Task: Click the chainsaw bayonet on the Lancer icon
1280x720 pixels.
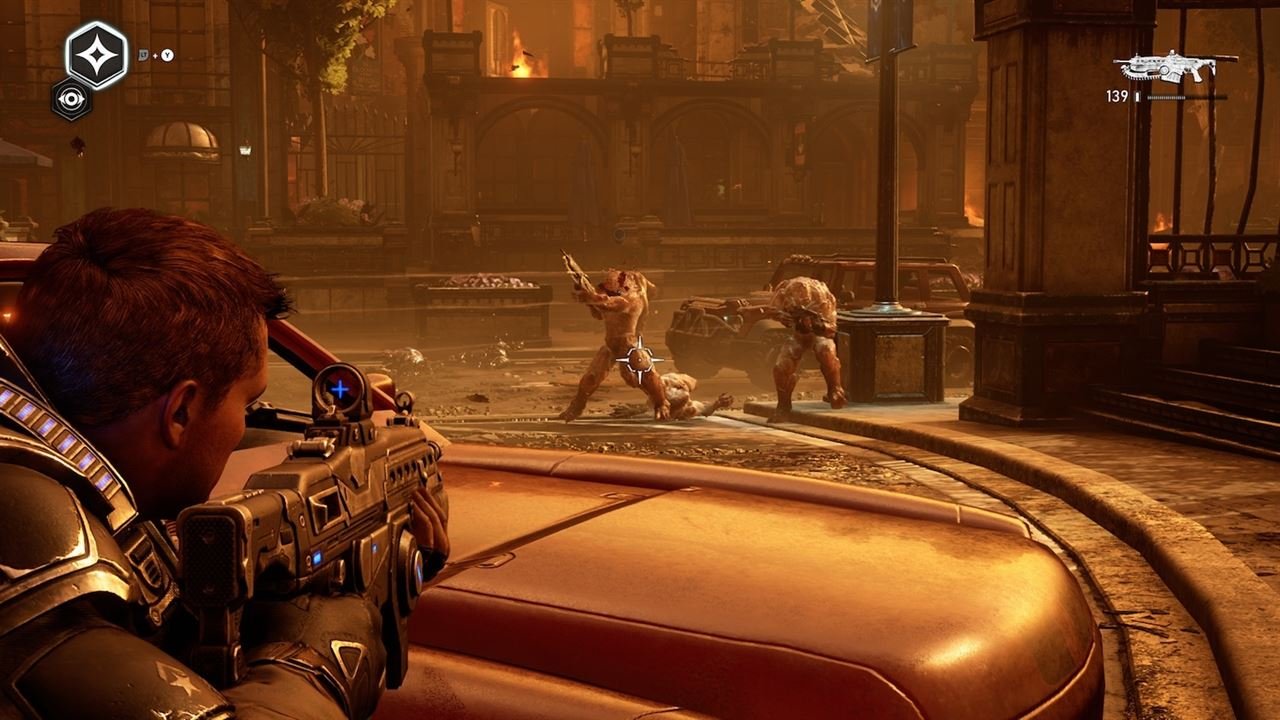Action: point(1142,75)
